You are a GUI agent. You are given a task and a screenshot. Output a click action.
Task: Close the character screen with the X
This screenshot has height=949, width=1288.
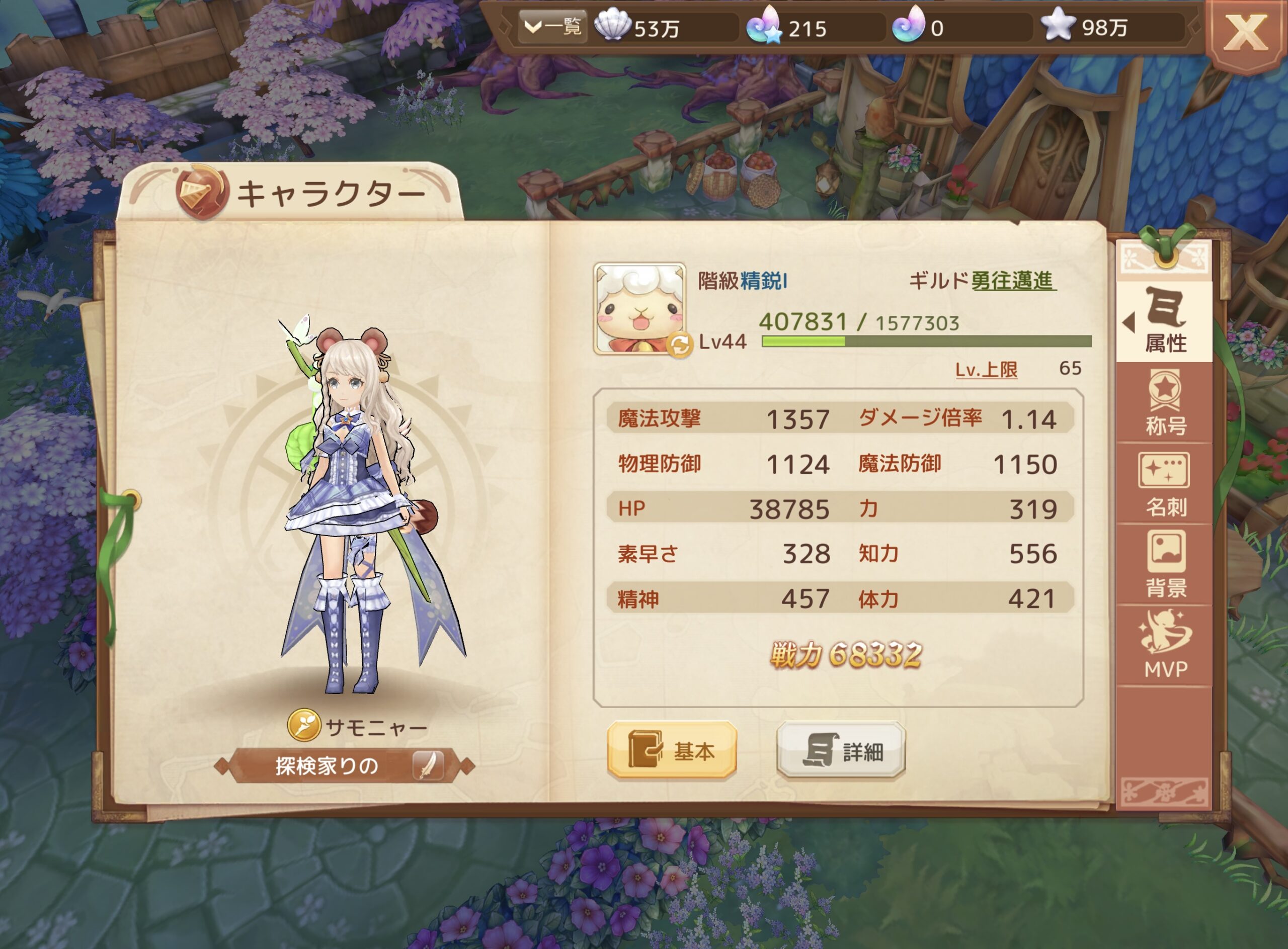(x=1245, y=33)
